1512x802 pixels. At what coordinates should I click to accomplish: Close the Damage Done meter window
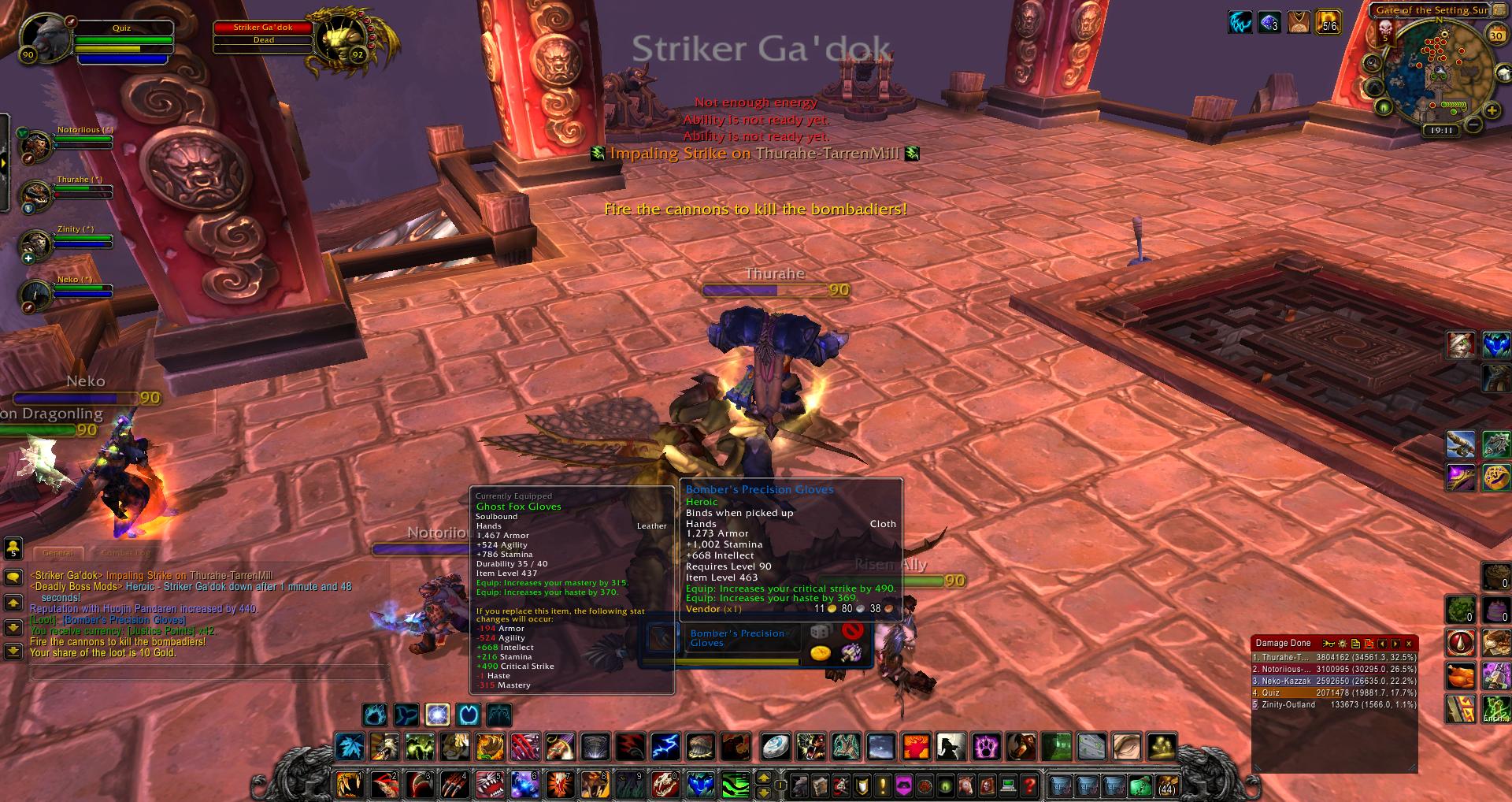(1409, 644)
